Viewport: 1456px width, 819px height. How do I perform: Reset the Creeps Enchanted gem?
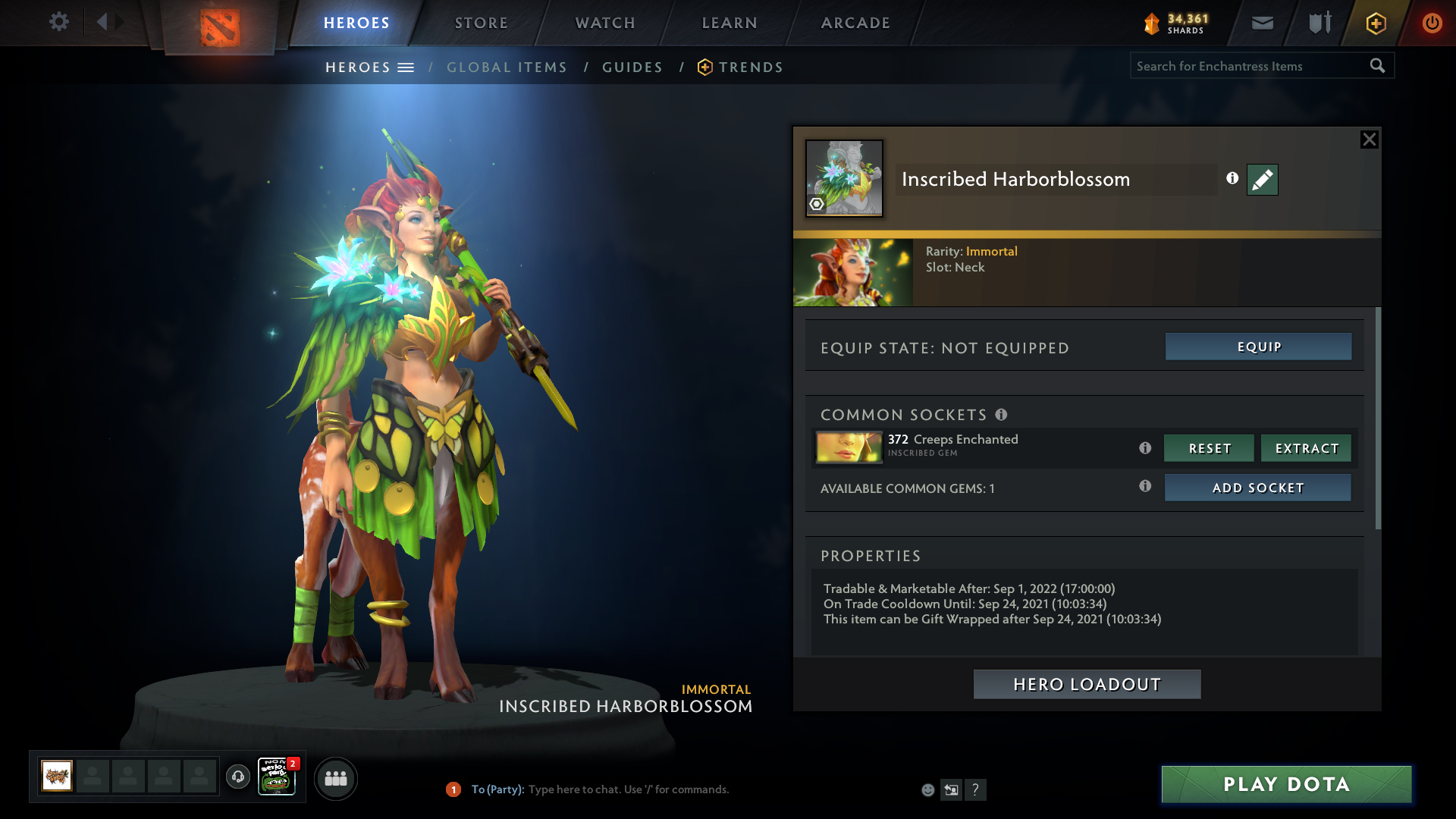(1209, 448)
